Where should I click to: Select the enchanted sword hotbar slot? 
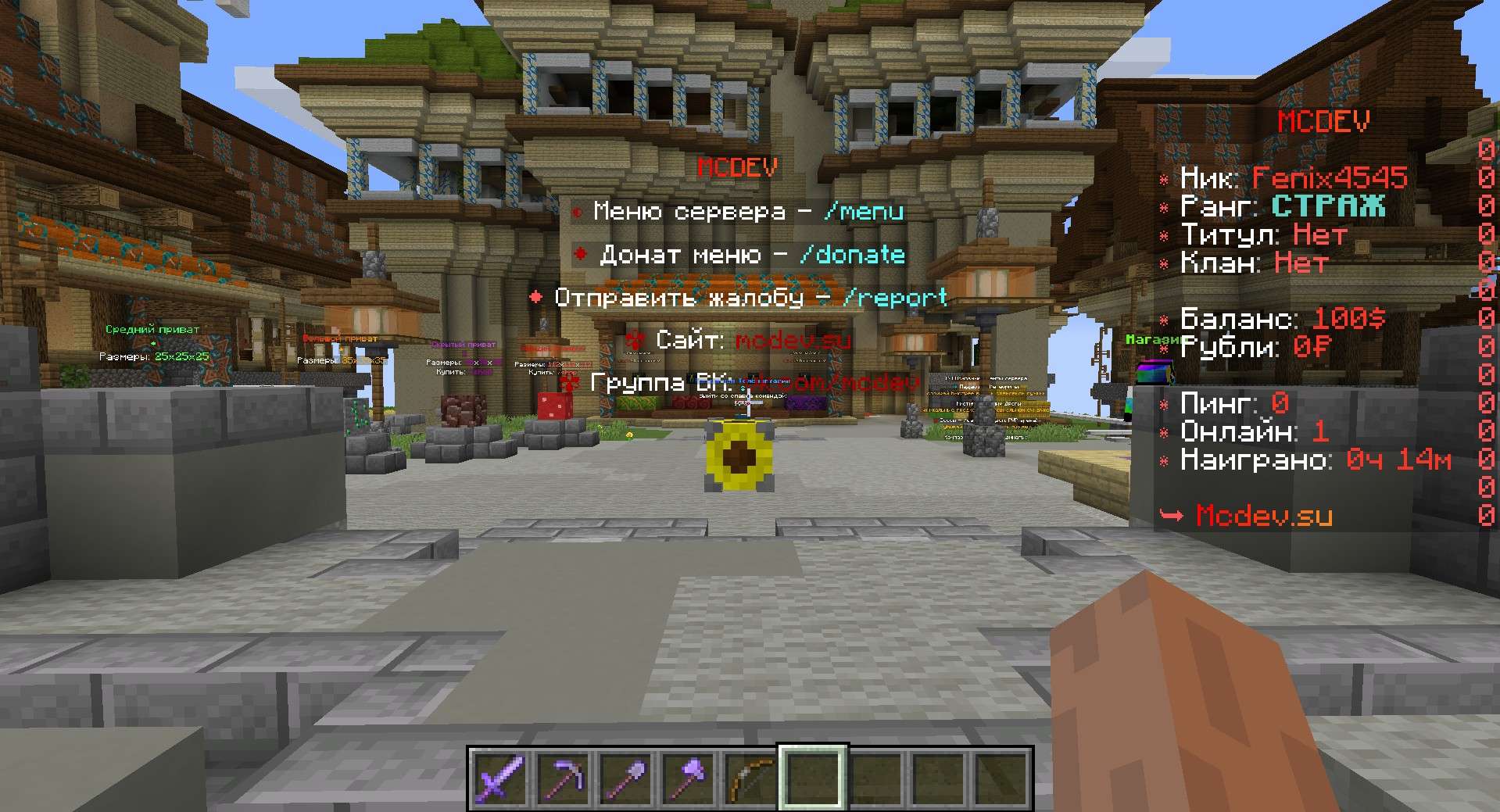500,777
